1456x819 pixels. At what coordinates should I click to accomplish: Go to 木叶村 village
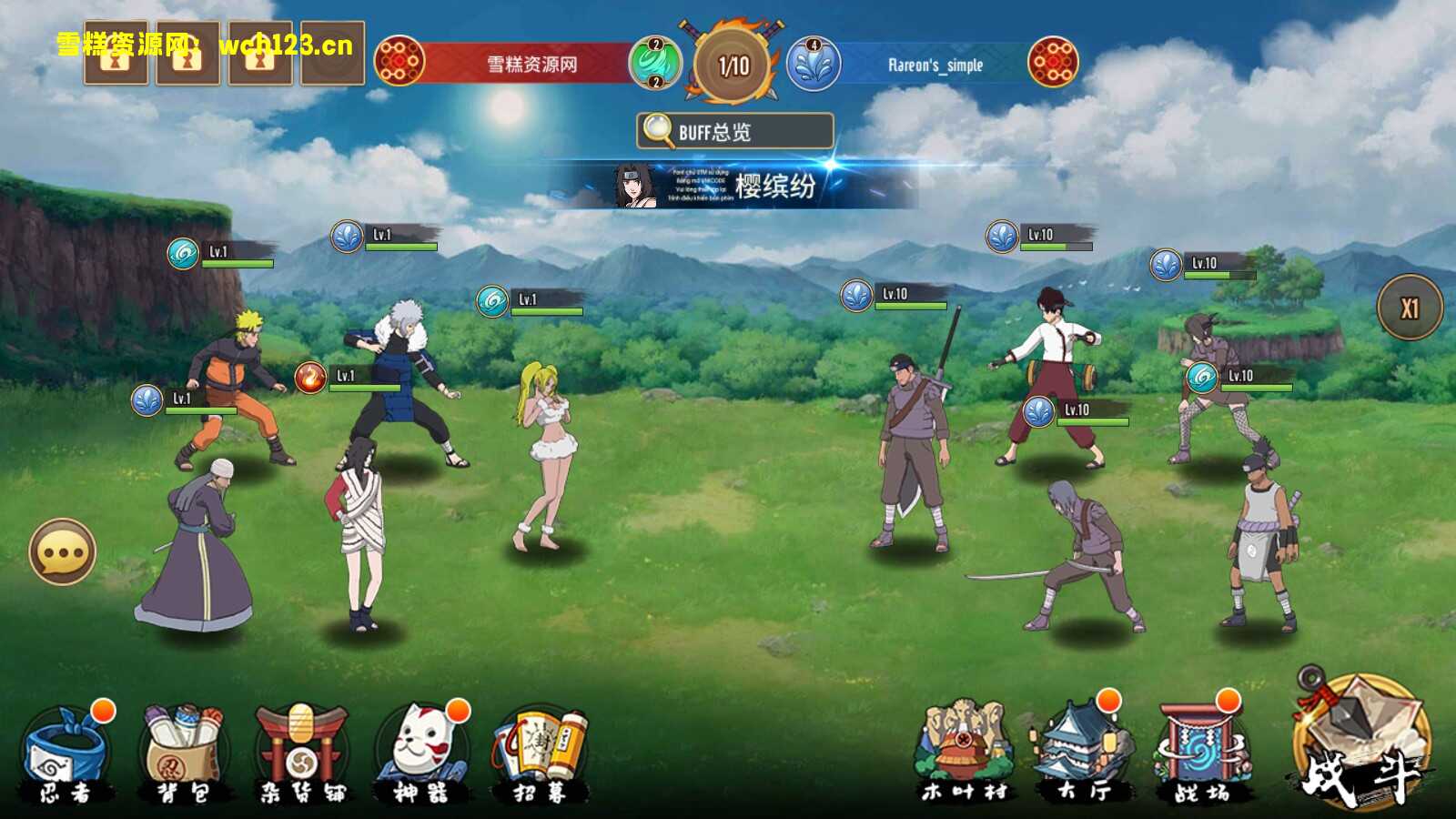click(x=965, y=752)
